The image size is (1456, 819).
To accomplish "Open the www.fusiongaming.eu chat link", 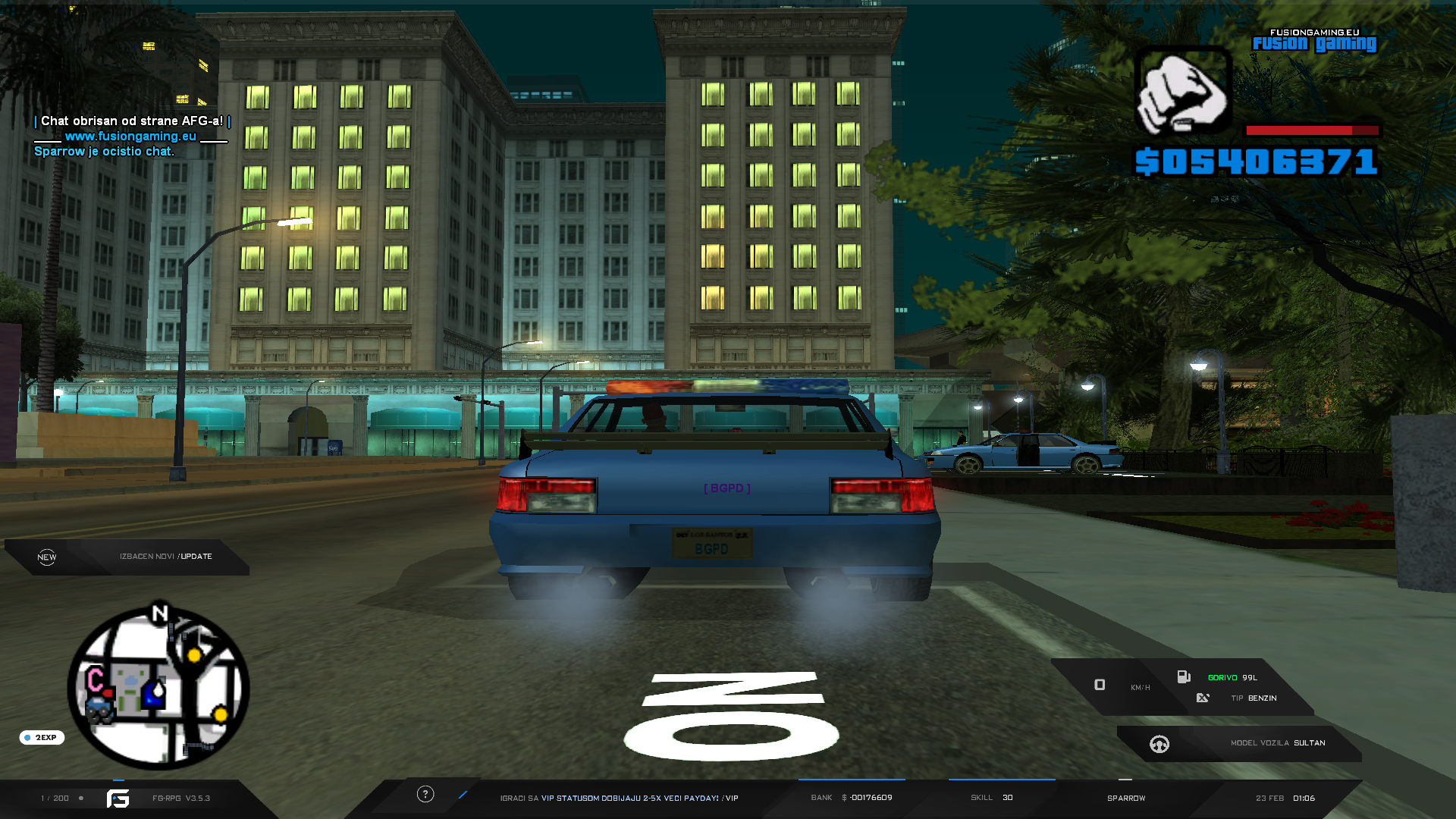I will point(130,136).
